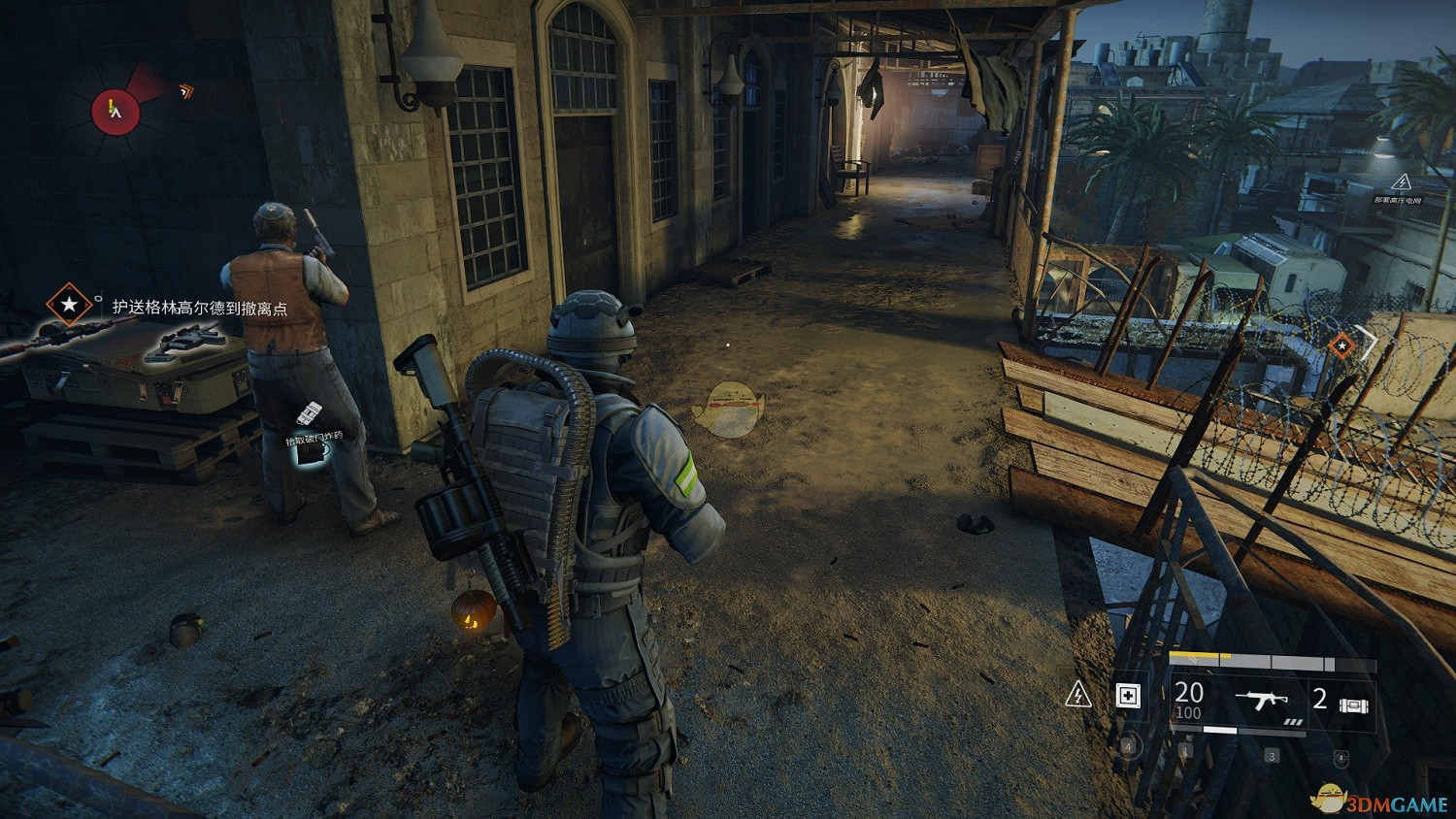Select the assault rifle weapon icon

coord(1261,699)
